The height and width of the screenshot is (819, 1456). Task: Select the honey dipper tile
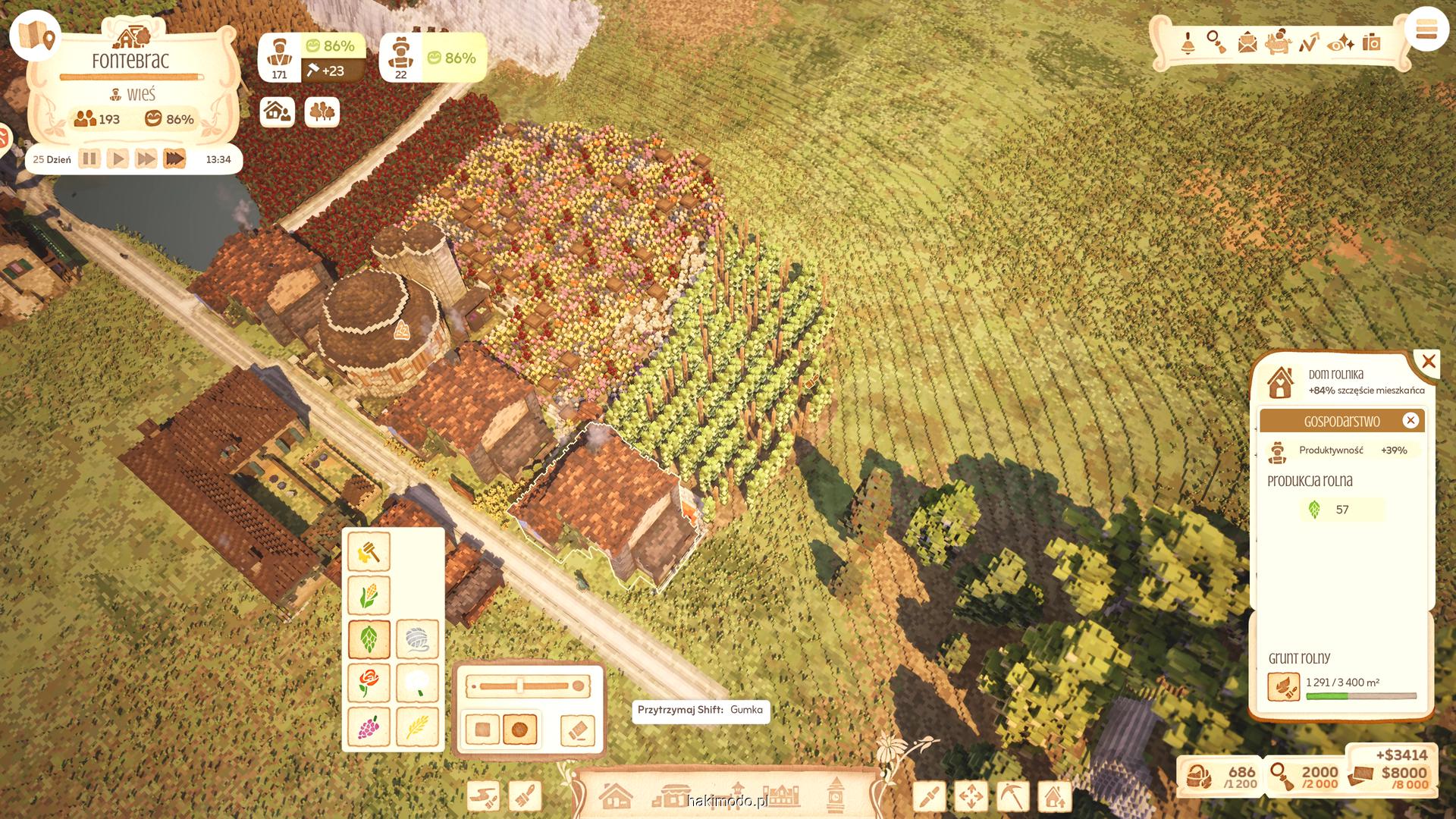[369, 551]
